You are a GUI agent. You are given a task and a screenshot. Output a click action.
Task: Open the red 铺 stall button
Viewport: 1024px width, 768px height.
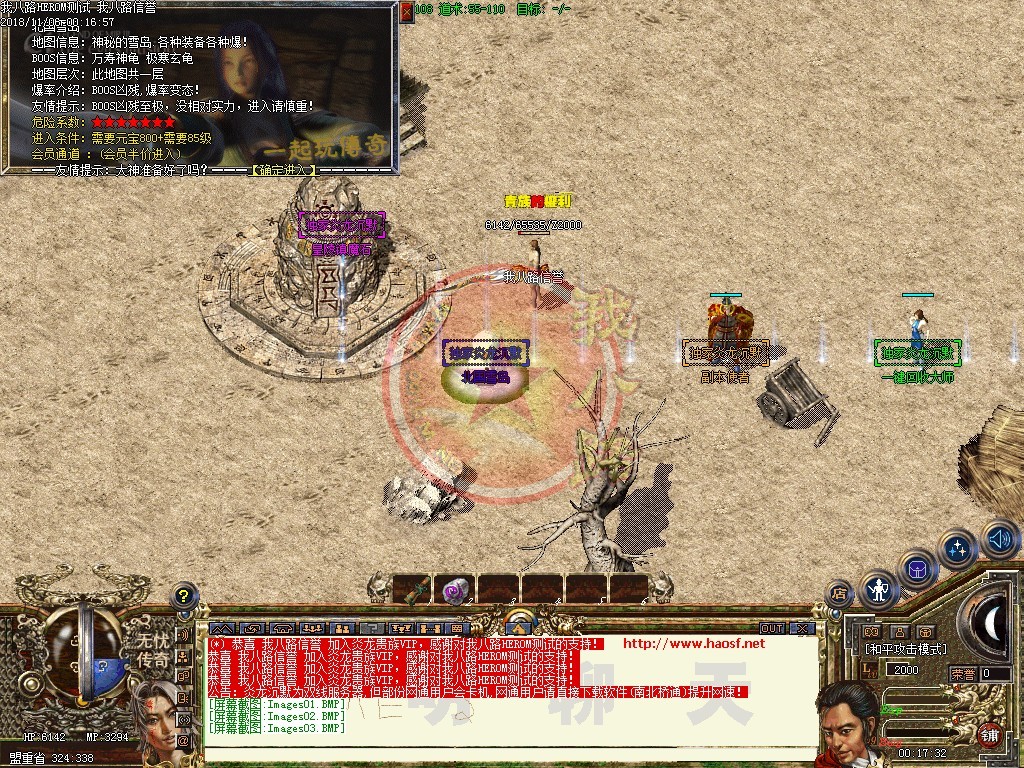tap(989, 733)
